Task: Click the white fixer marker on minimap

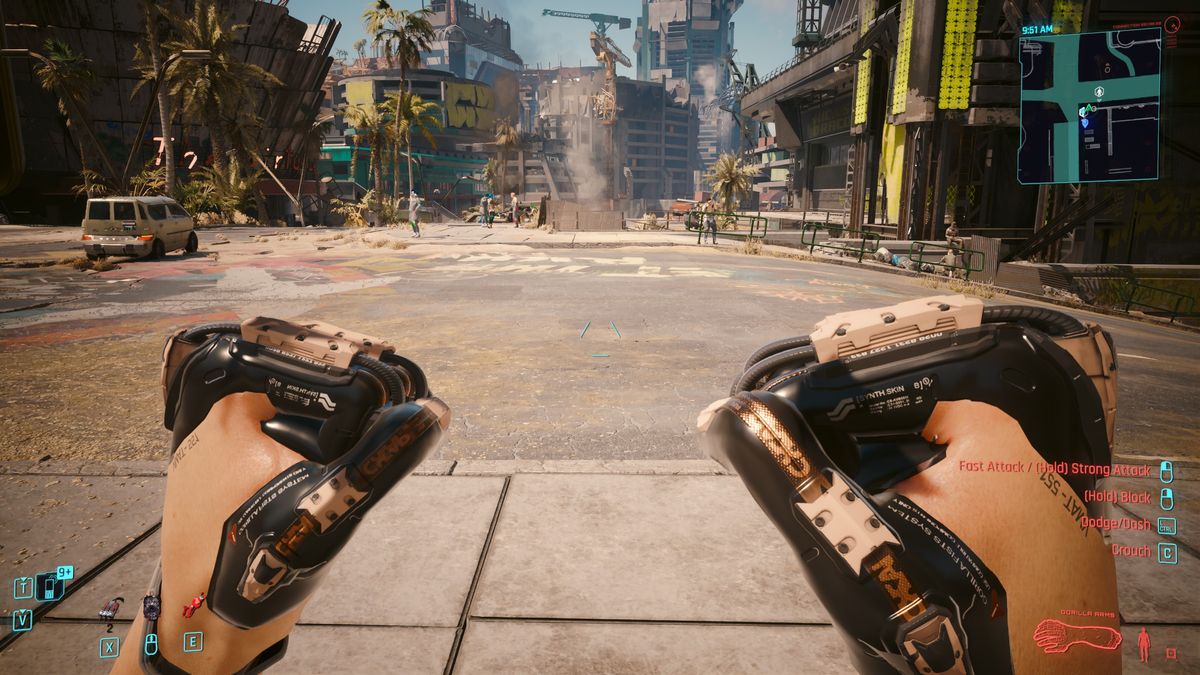Action: (1098, 91)
